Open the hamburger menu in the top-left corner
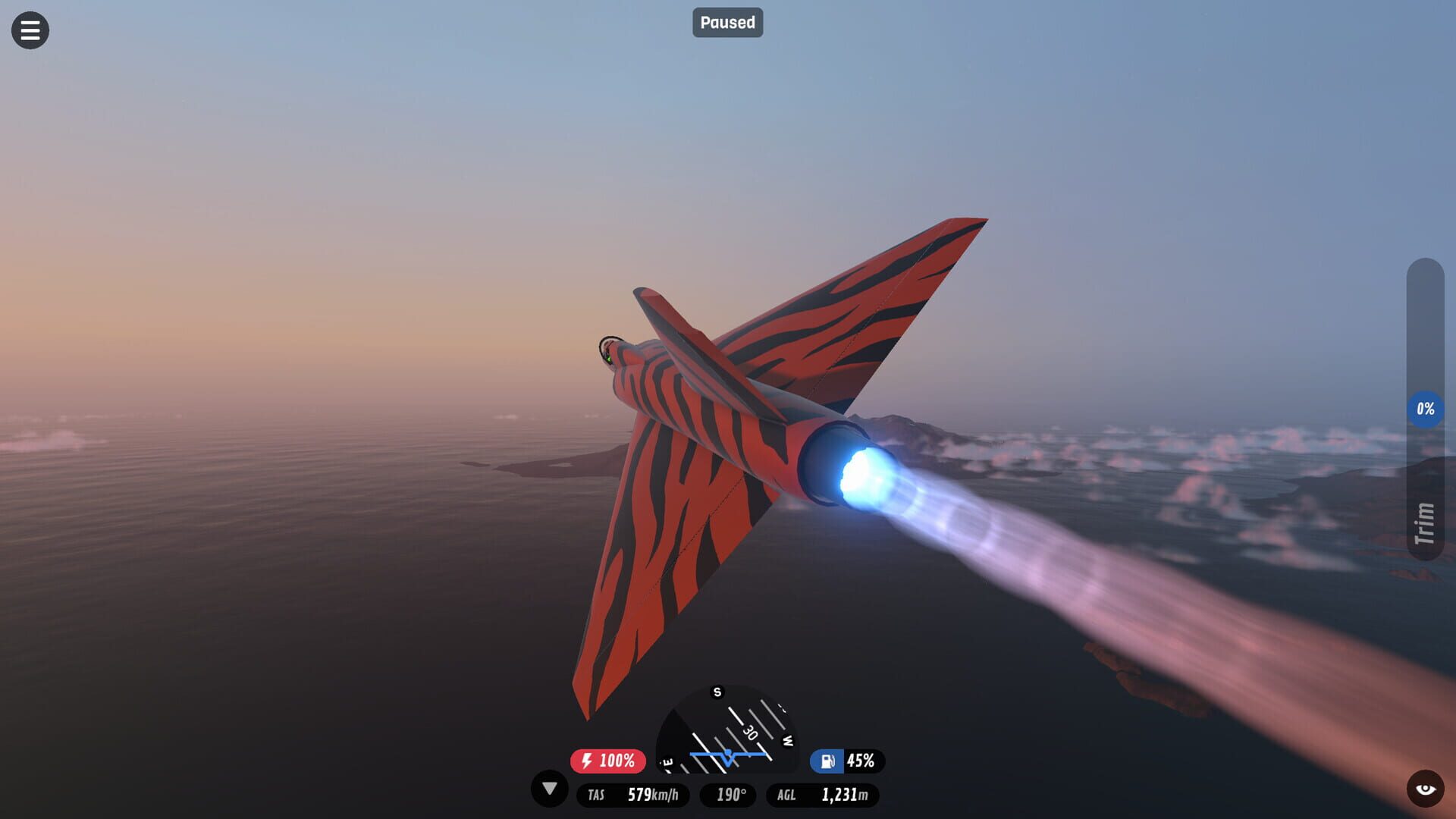Viewport: 1456px width, 819px height. [30, 30]
